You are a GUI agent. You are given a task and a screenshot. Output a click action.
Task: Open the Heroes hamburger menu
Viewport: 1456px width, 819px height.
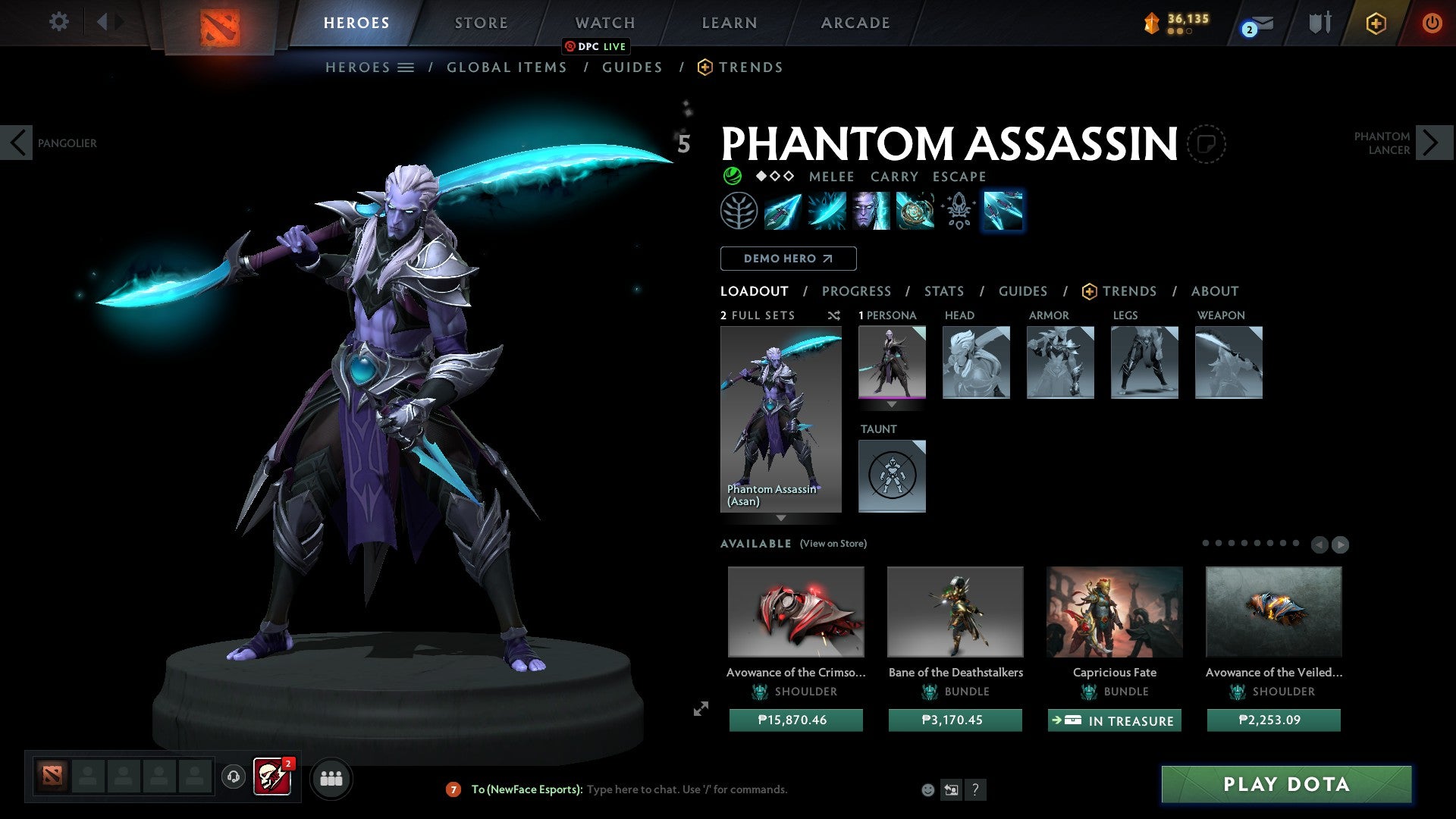click(405, 67)
